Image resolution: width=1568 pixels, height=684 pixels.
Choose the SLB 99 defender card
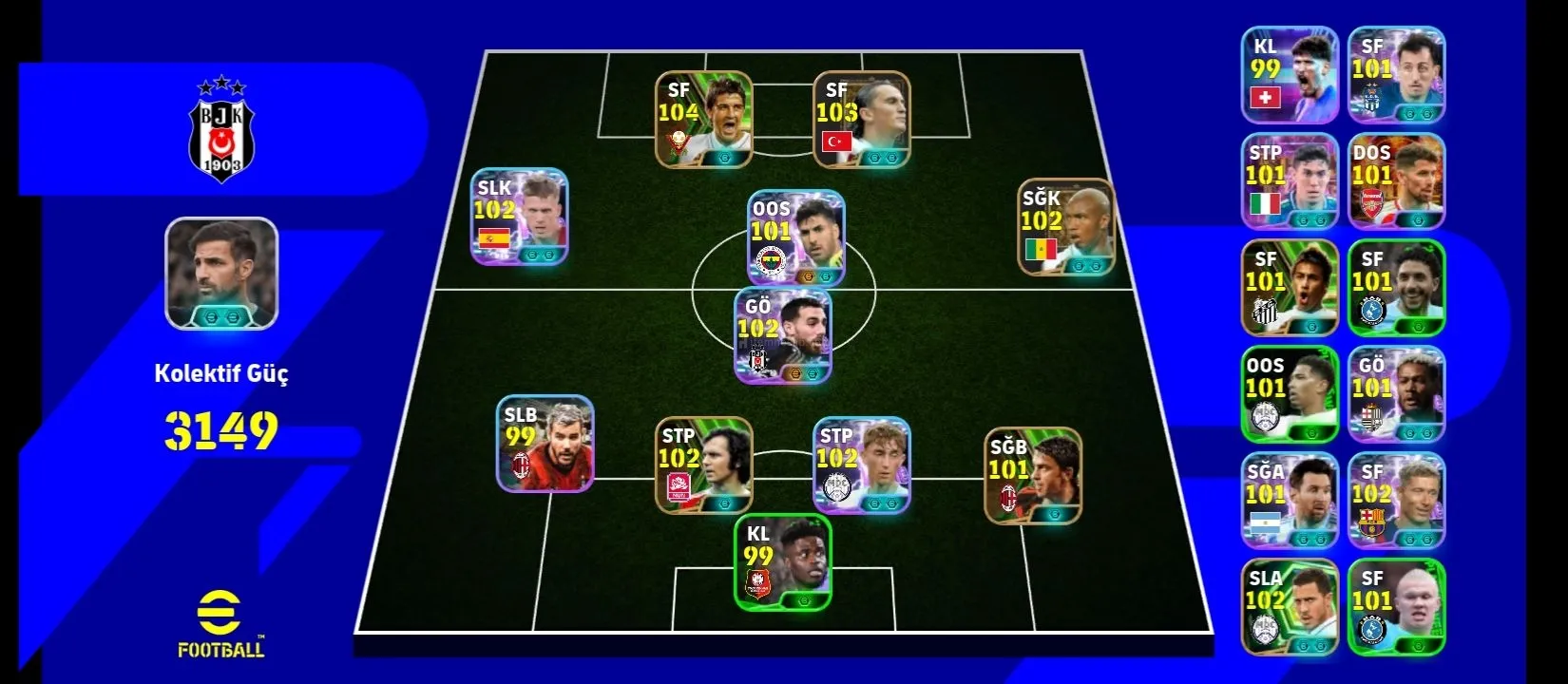click(545, 444)
